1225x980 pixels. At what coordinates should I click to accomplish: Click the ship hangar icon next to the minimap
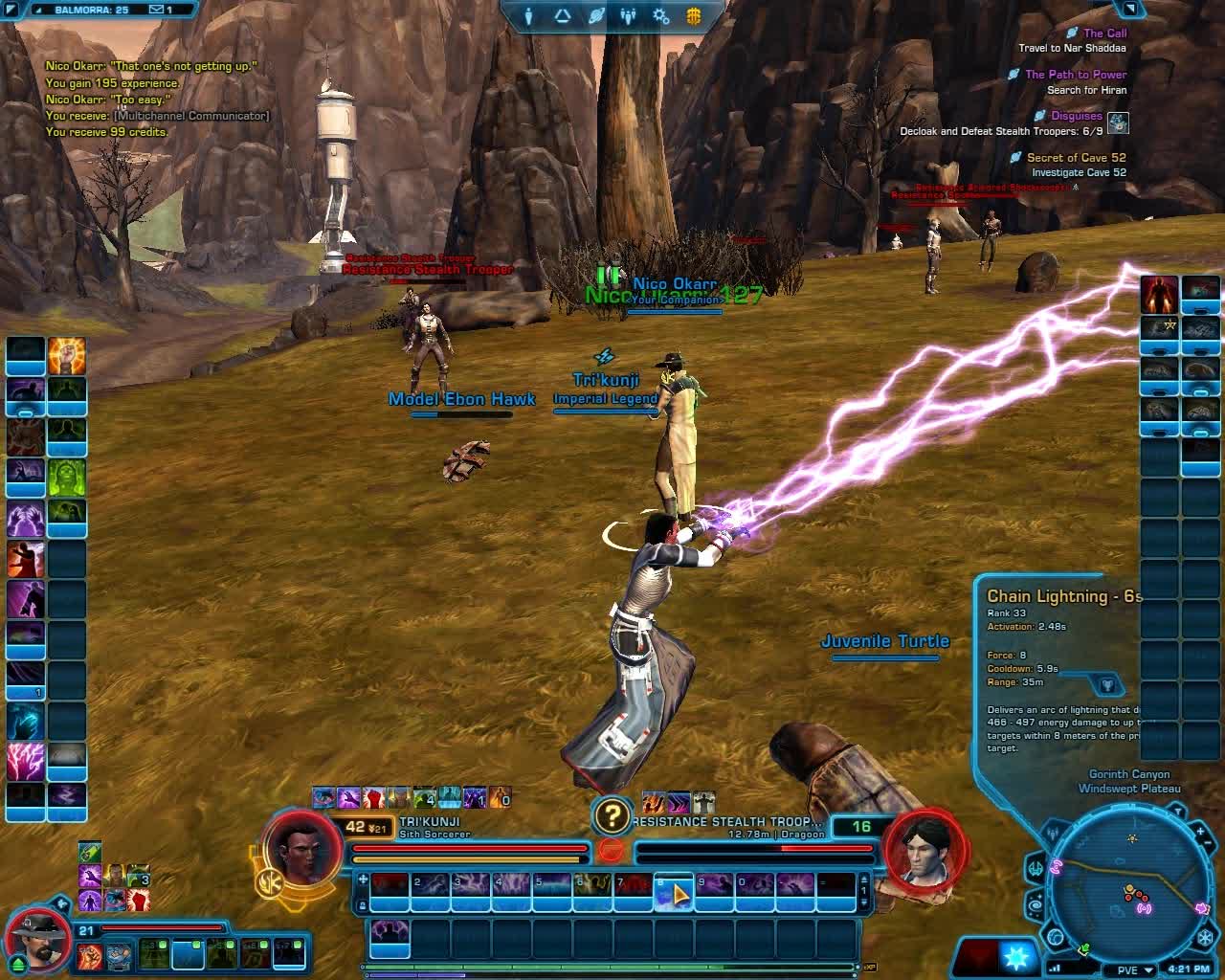pyautogui.click(x=1036, y=868)
